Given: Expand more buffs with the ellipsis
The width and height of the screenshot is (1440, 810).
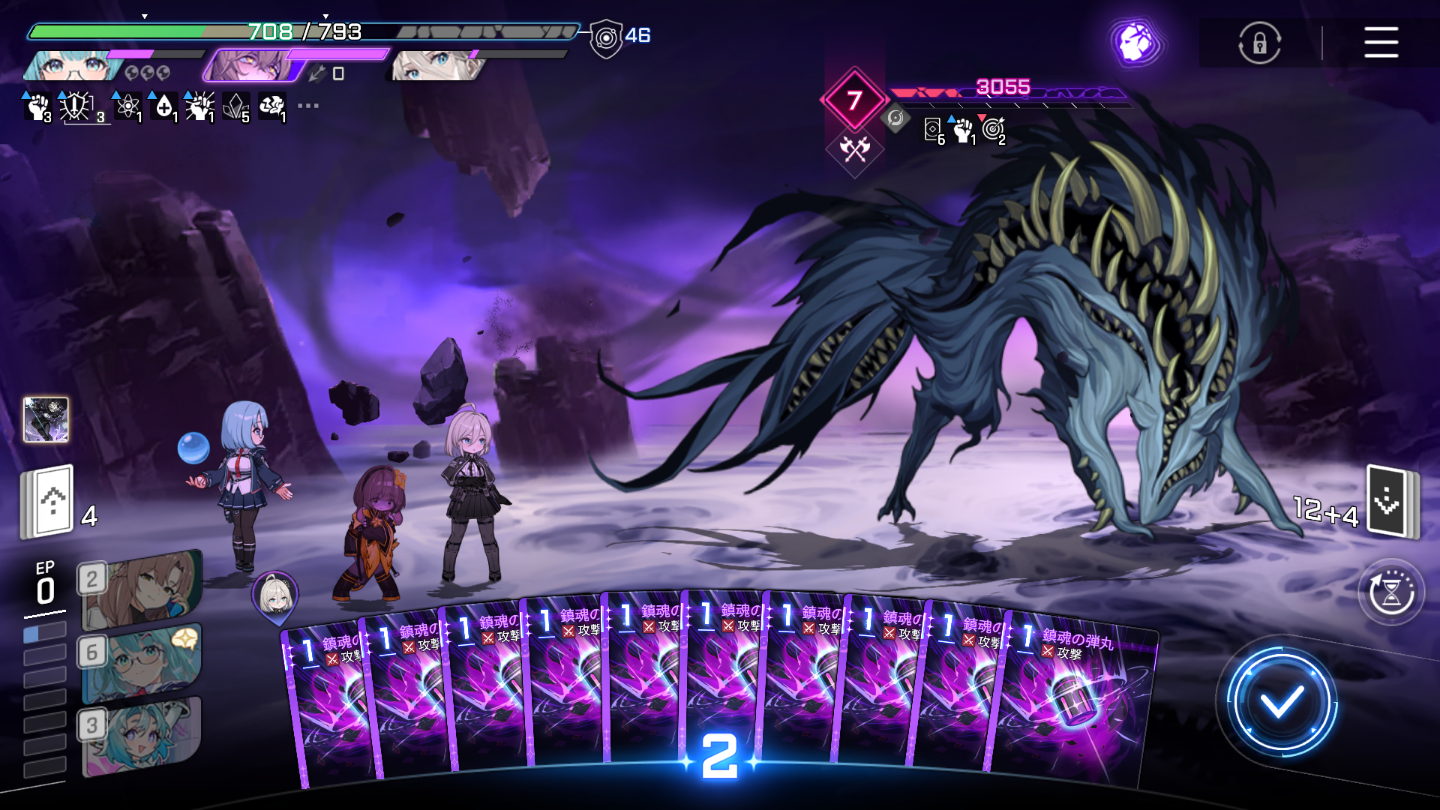Looking at the screenshot, I should [x=308, y=105].
